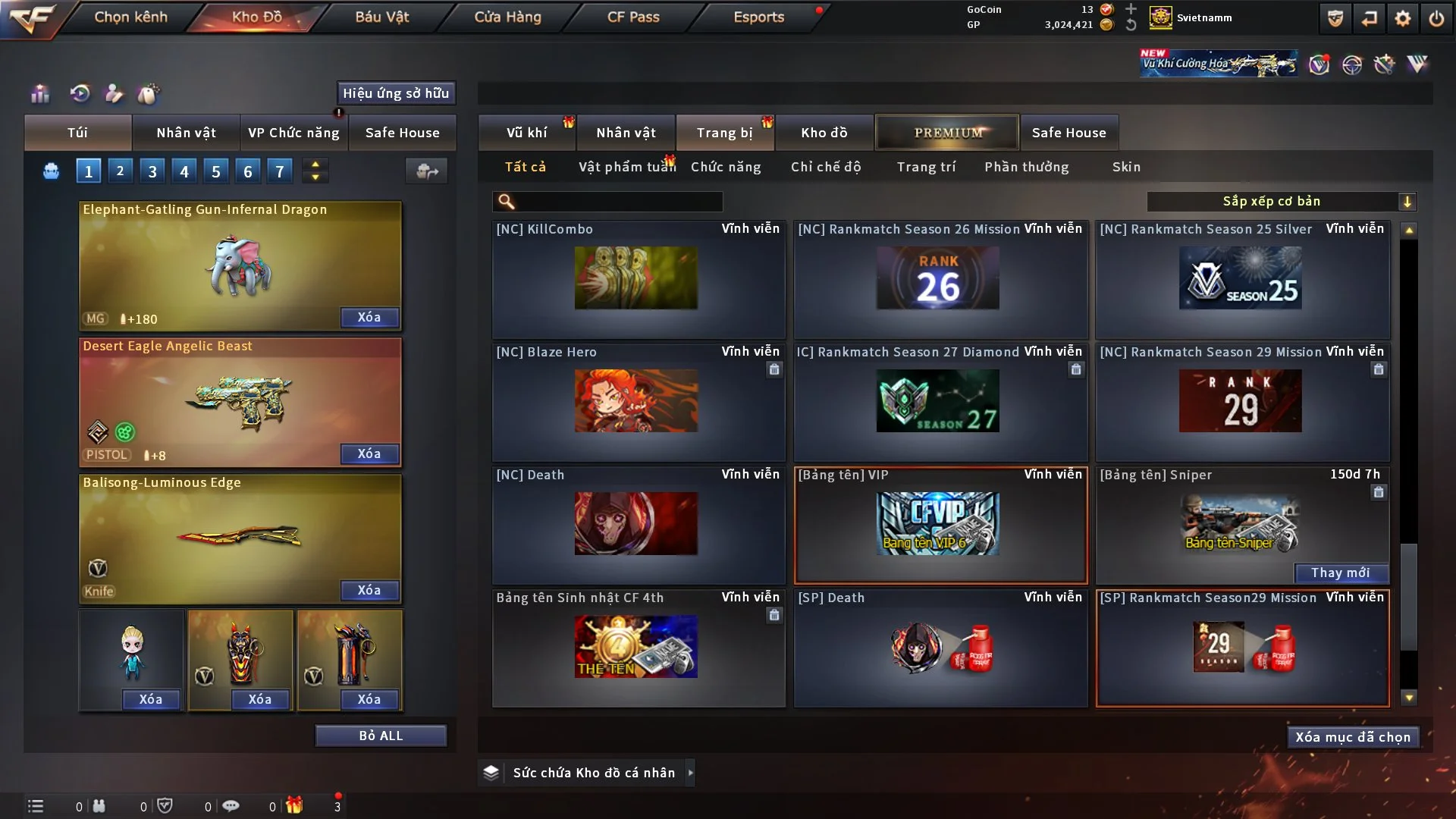This screenshot has width=1456, height=819.
Task: Open the Safe House bag tab
Action: coord(402,133)
